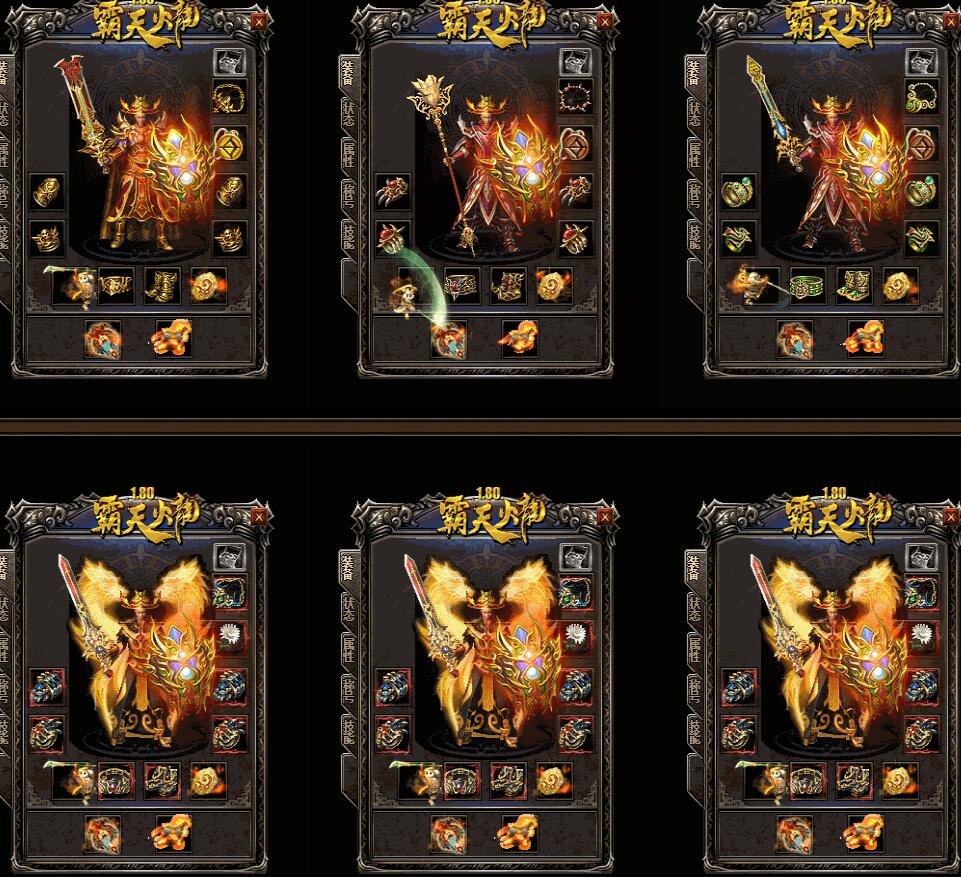Click gold medallion slot in greatsword warrior's panel
The width and height of the screenshot is (961, 877).
click(207, 286)
